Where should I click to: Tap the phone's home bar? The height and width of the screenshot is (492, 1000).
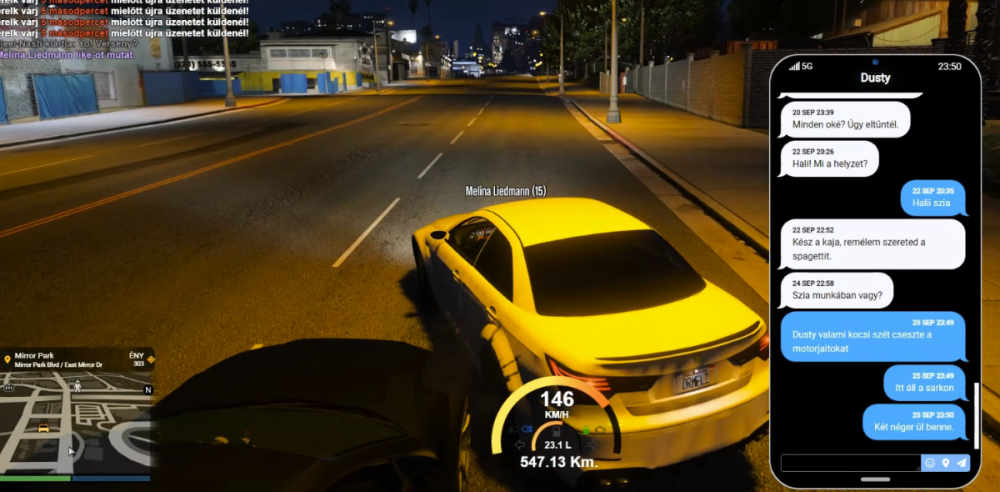point(875,479)
